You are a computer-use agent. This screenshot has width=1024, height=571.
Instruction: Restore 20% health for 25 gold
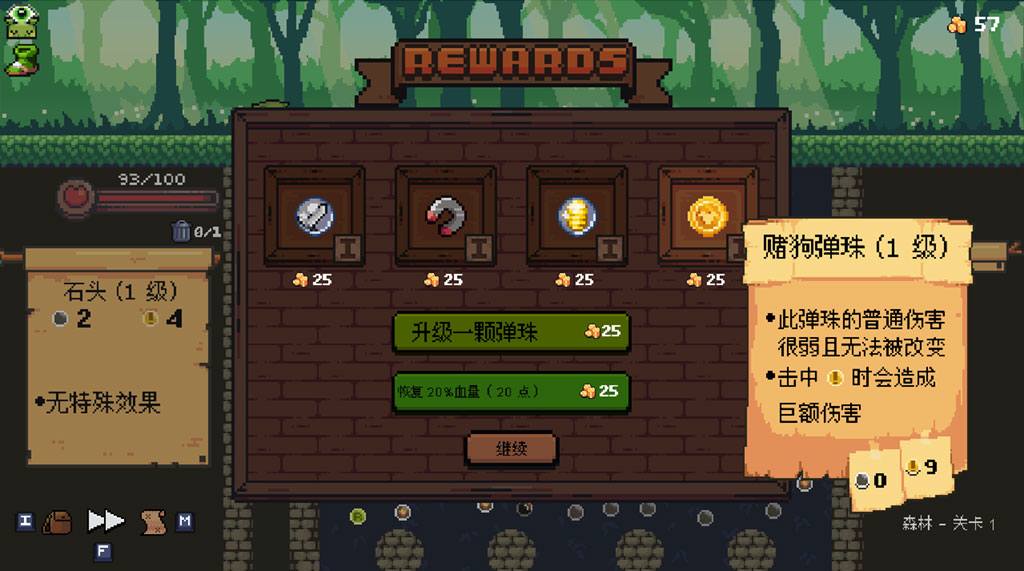click(x=511, y=391)
